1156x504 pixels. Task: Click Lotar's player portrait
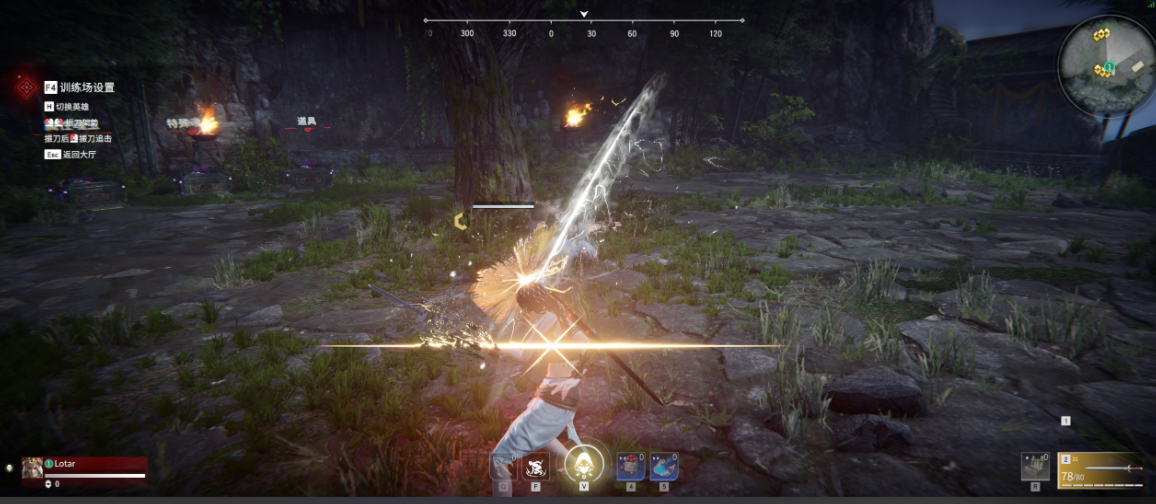[x=32, y=466]
